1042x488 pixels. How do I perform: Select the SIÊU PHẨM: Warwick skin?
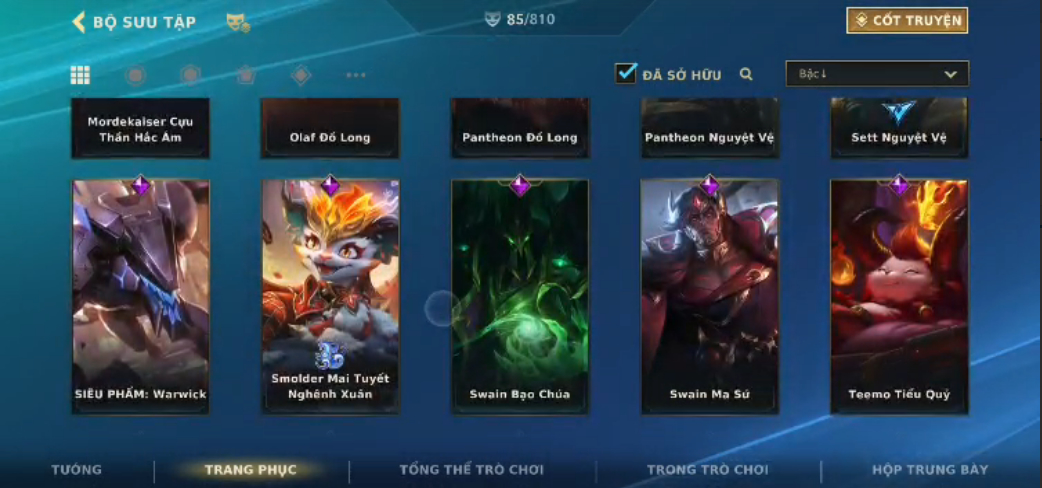coord(140,296)
